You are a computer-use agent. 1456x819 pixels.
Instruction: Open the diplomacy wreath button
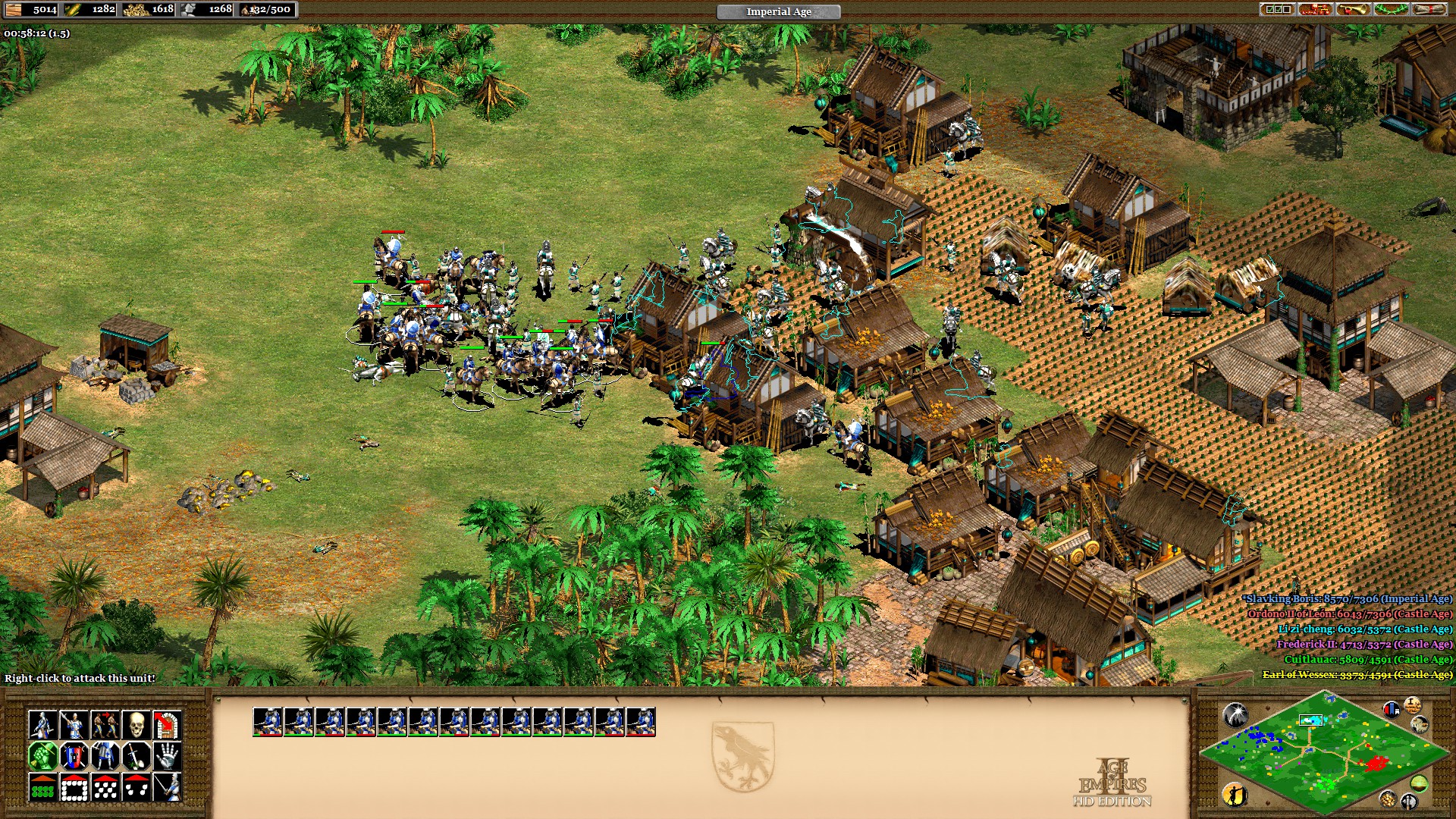1391,10
